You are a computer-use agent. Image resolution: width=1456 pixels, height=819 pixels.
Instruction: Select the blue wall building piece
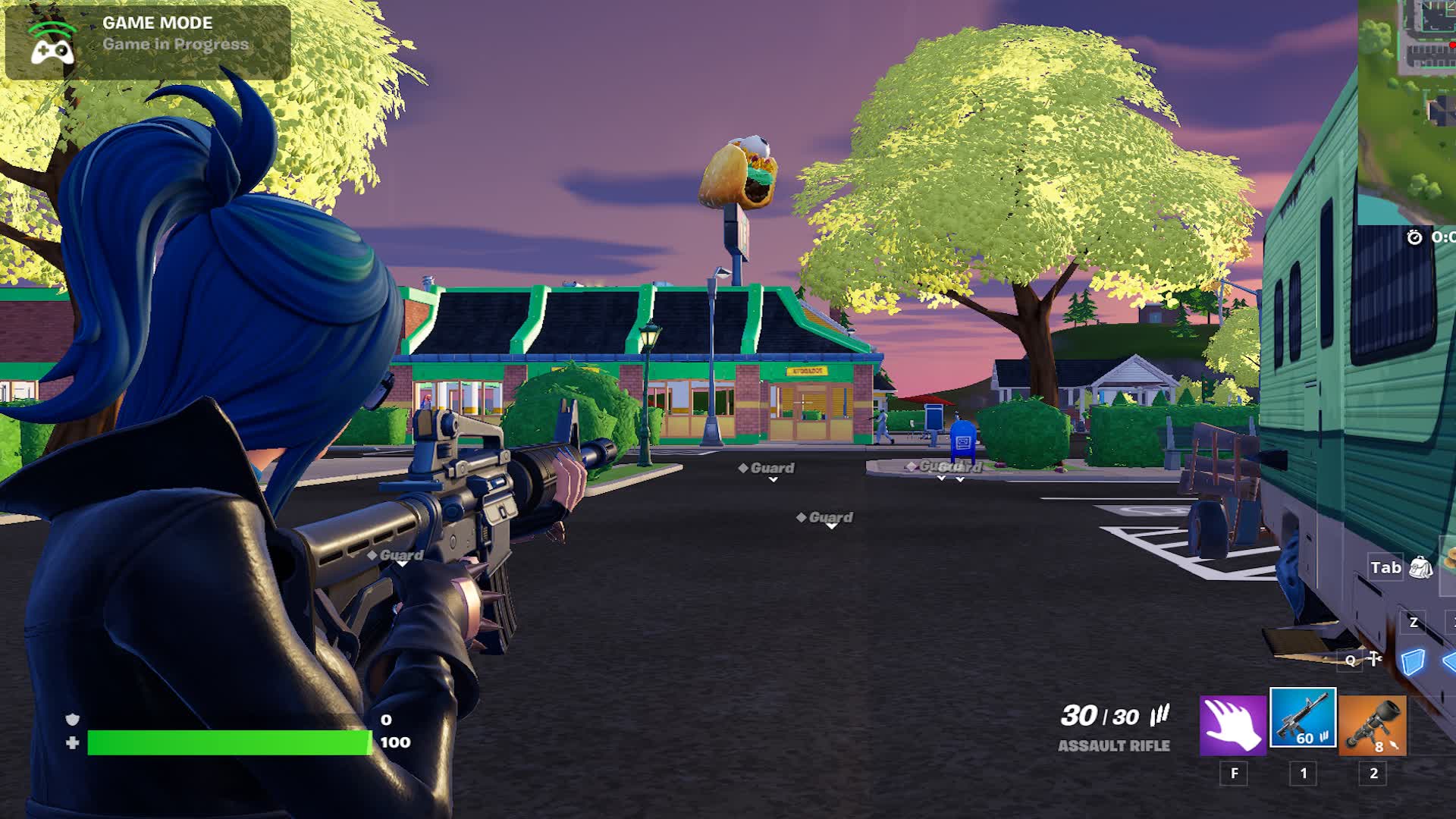tap(1412, 662)
